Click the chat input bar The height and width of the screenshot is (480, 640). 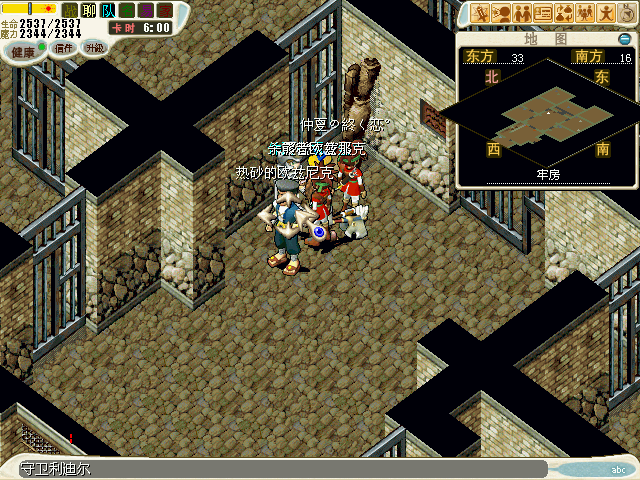click(x=280, y=469)
